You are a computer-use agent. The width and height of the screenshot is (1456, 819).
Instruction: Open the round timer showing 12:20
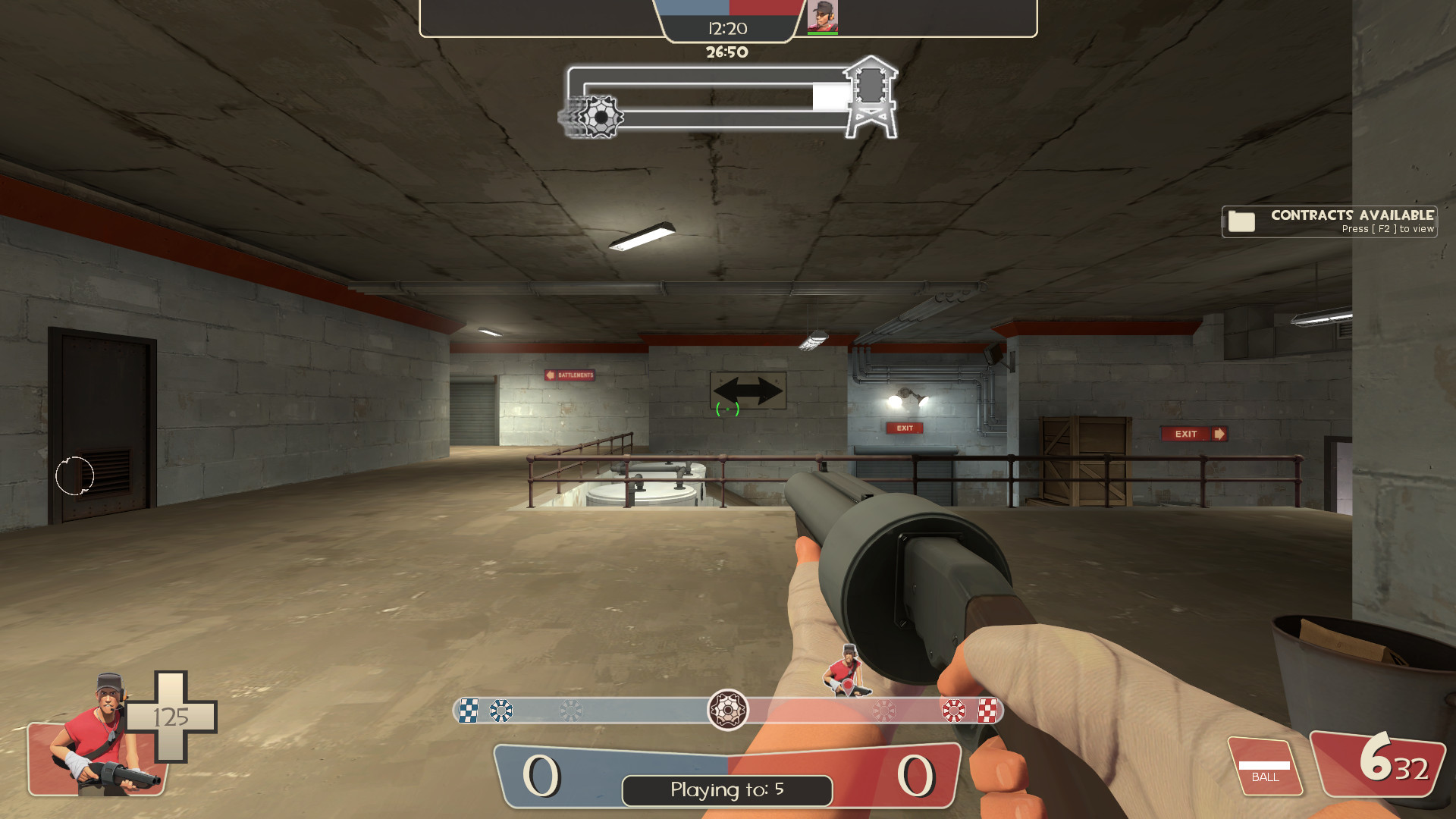point(727,29)
